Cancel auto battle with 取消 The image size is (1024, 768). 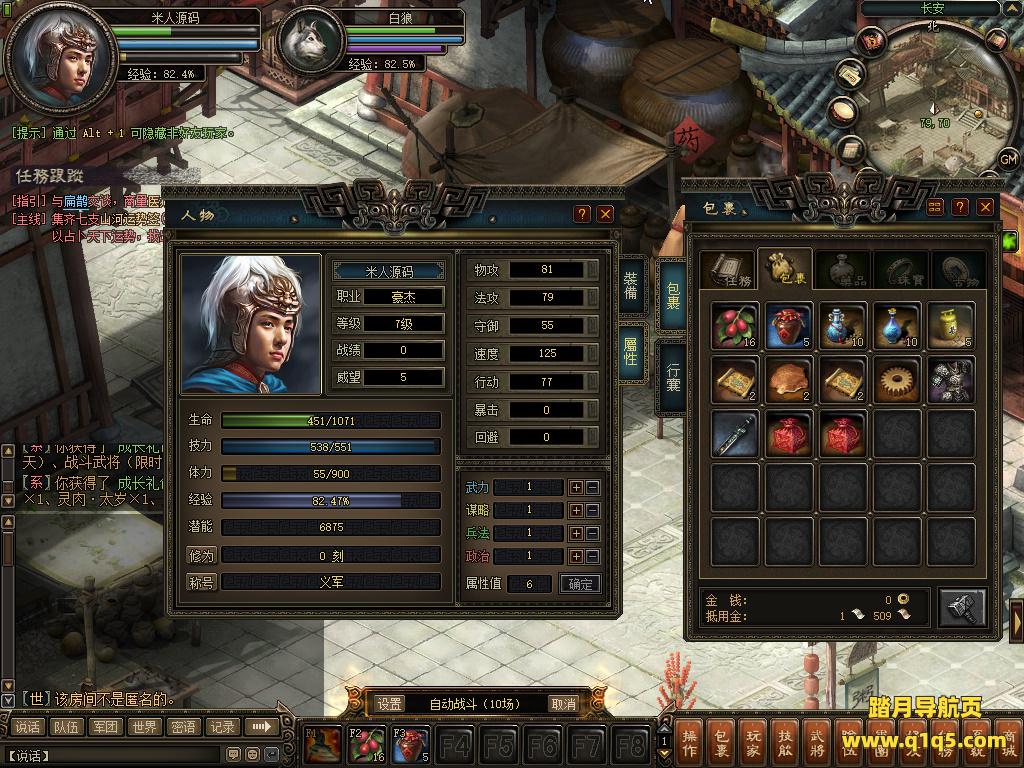tap(563, 704)
